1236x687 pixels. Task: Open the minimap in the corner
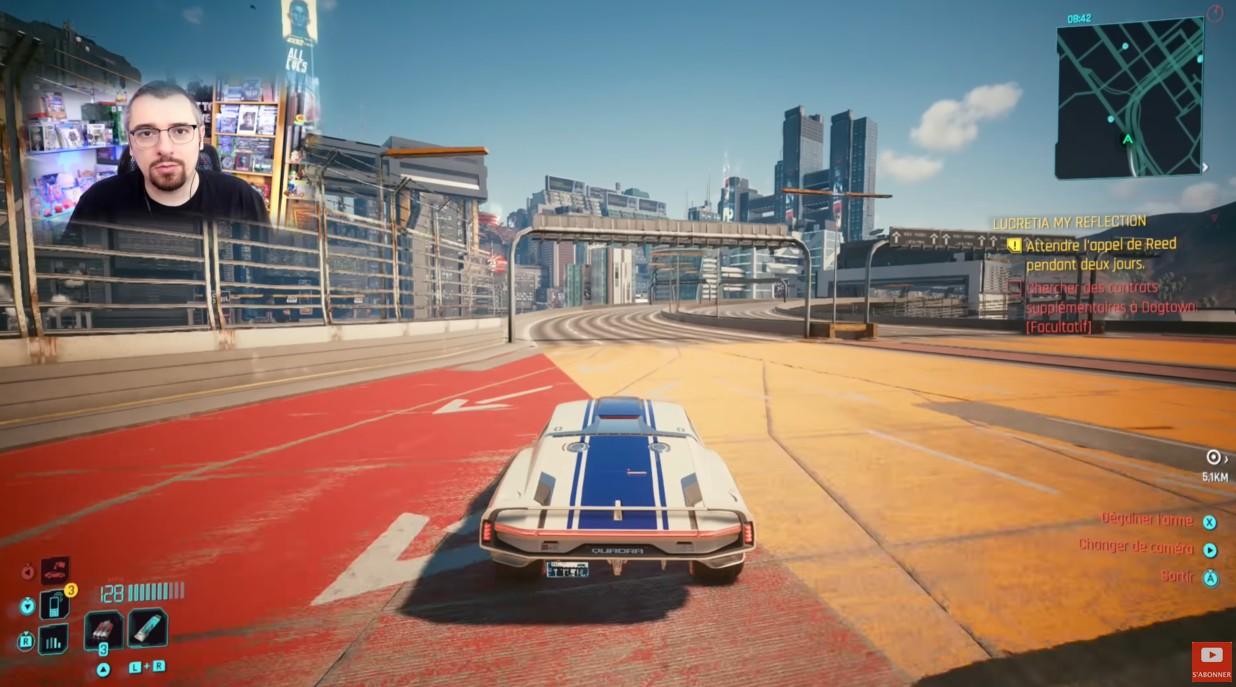1129,98
